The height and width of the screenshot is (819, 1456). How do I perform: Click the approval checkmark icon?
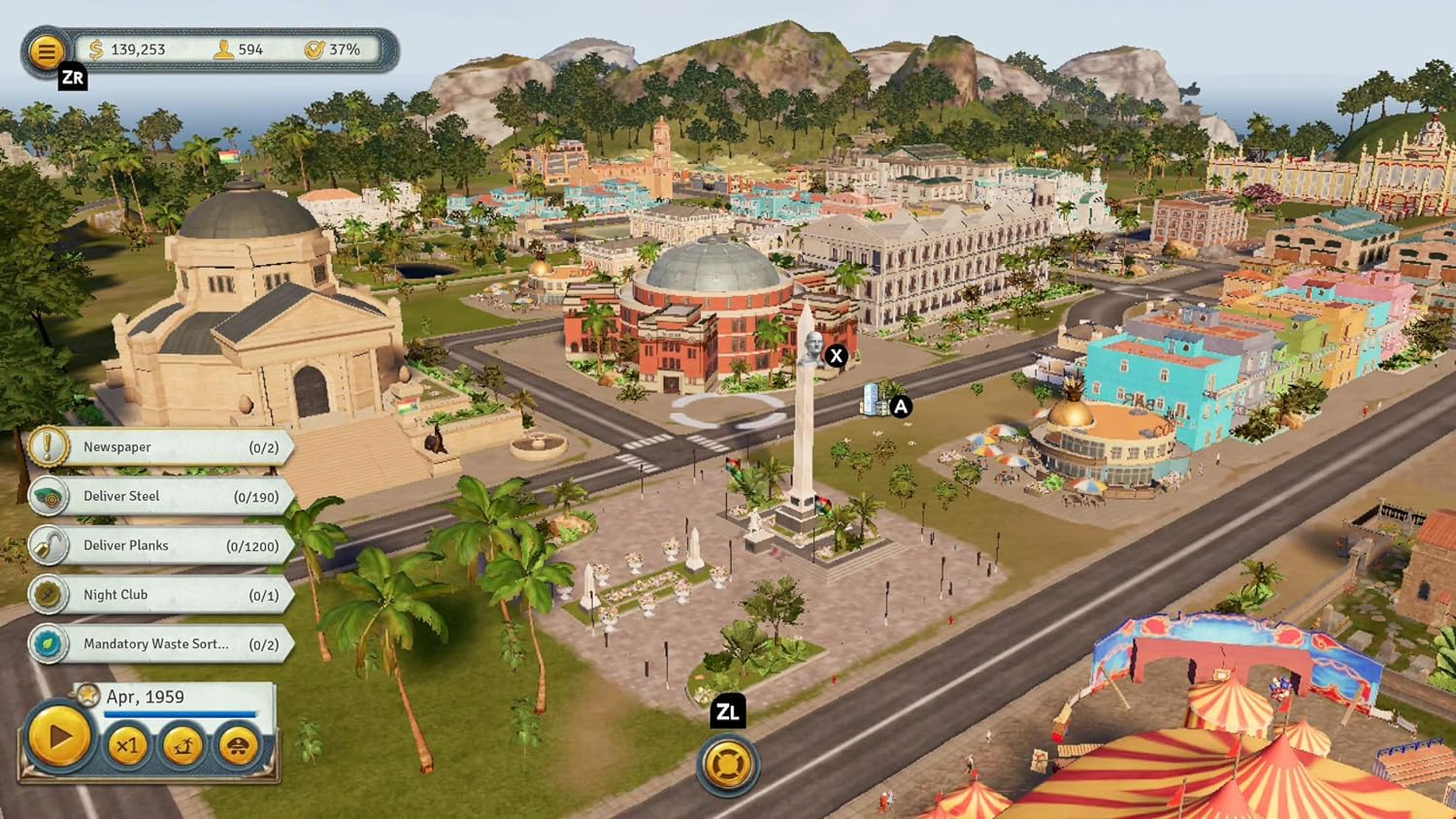pyautogui.click(x=314, y=48)
